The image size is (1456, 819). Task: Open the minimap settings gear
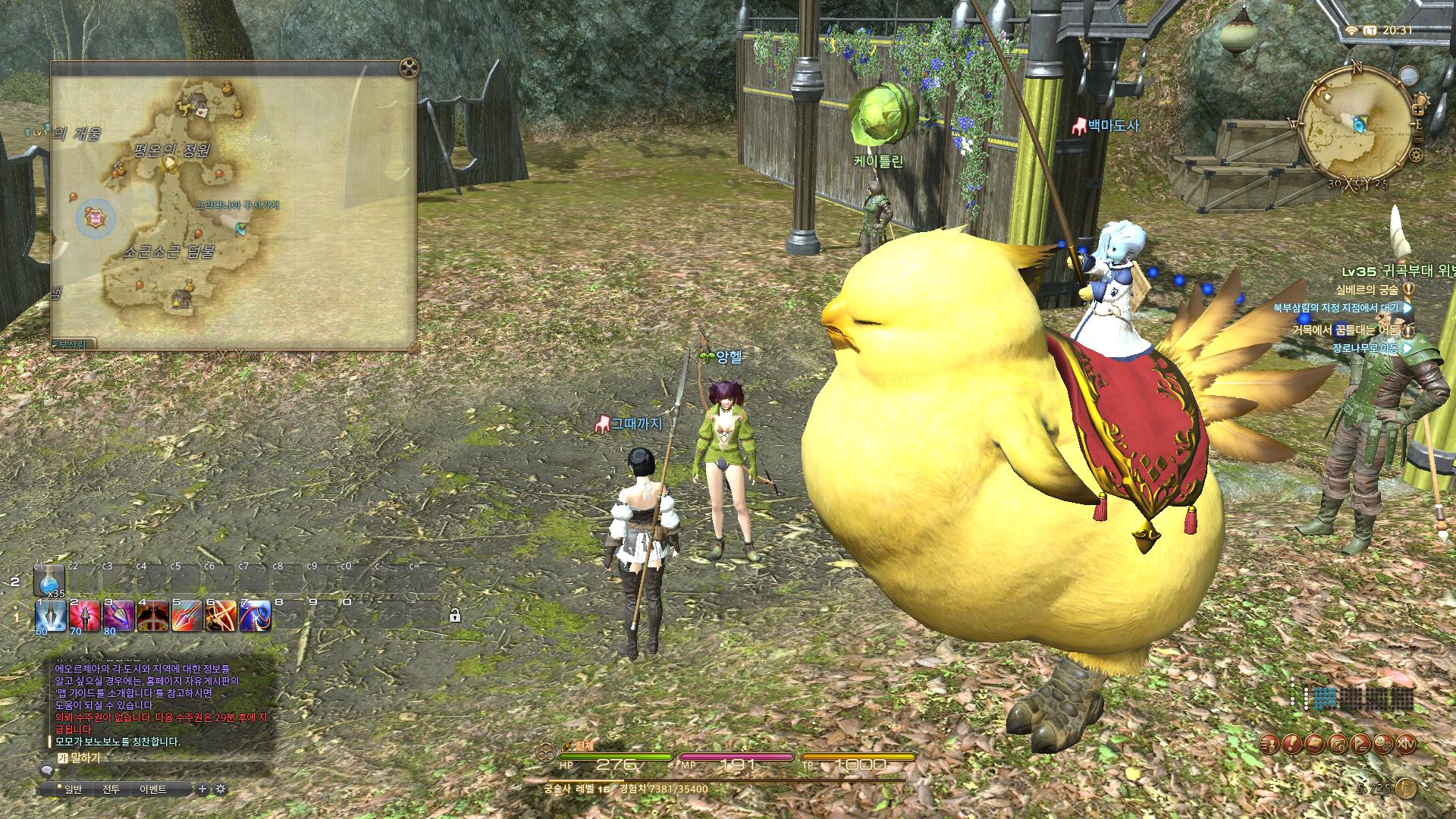tap(1415, 156)
